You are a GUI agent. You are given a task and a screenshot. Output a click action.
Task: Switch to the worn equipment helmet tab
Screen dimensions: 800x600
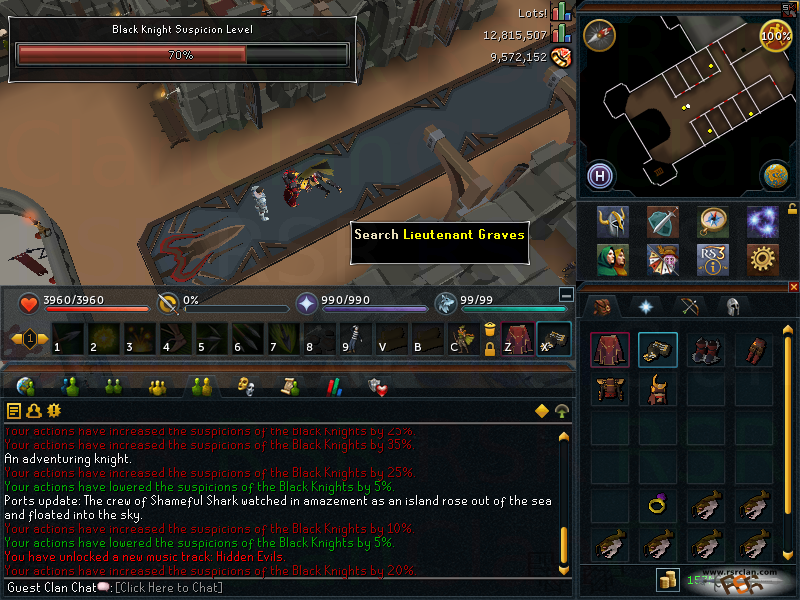click(733, 306)
